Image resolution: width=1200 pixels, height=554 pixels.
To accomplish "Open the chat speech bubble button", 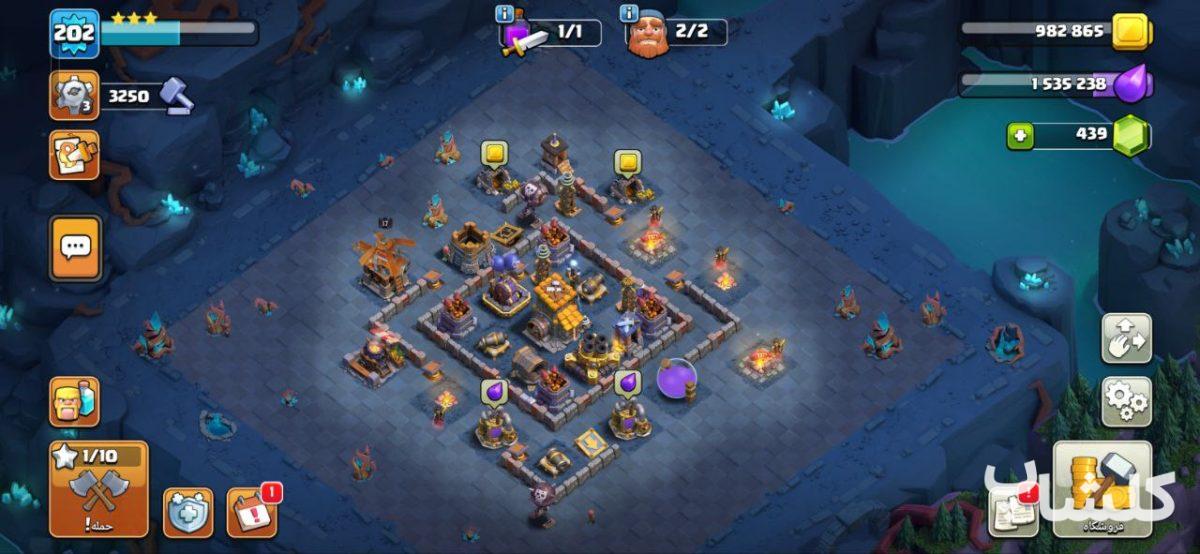I will coord(75,247).
